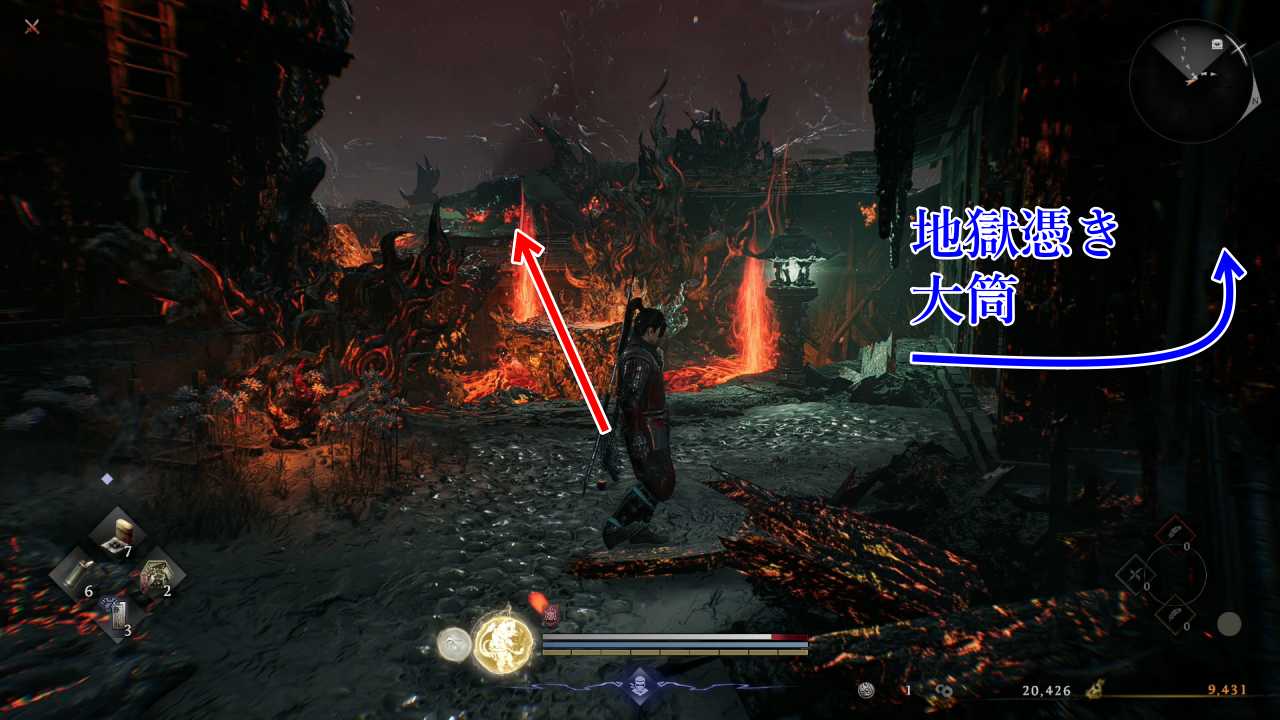
Task: Click the X icon in the corner
Action: pyautogui.click(x=32, y=27)
